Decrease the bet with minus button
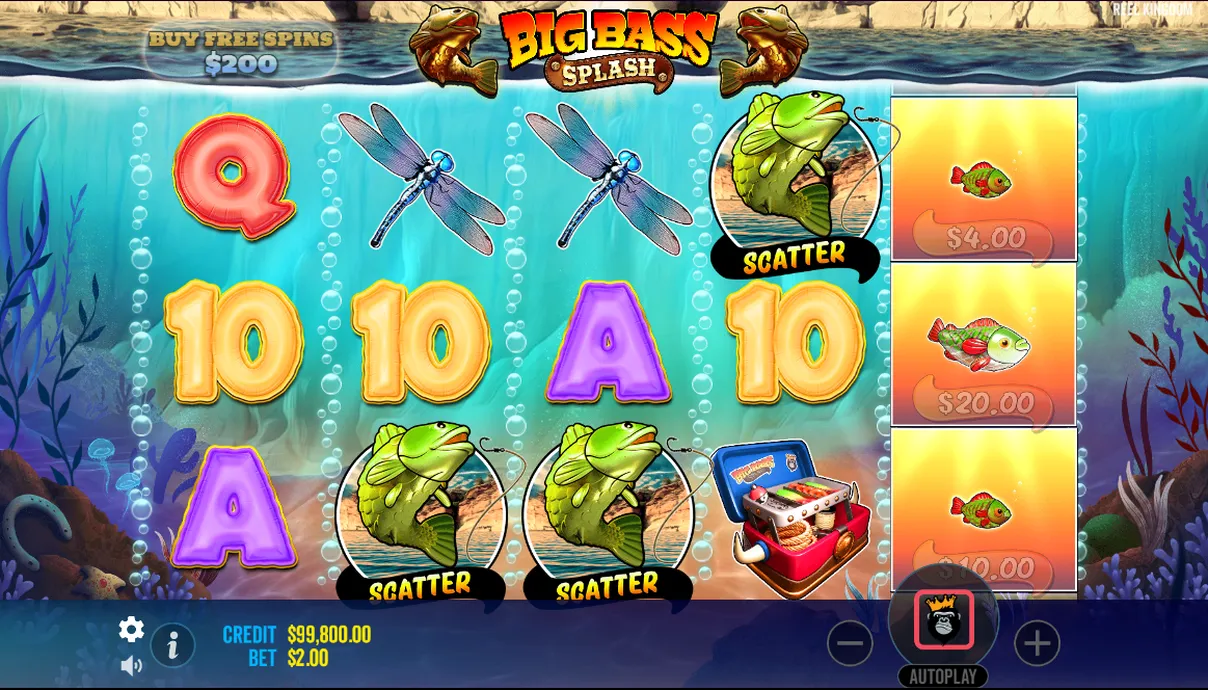 [849, 644]
